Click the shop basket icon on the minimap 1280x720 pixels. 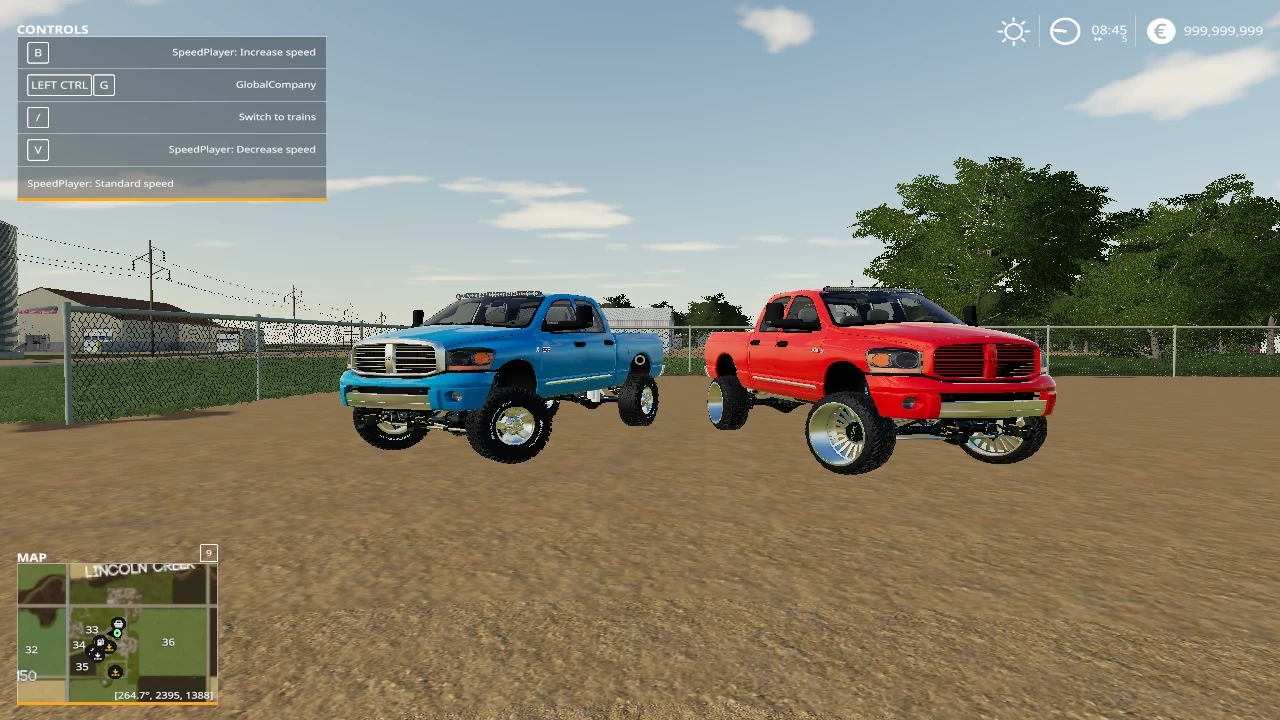coord(118,622)
